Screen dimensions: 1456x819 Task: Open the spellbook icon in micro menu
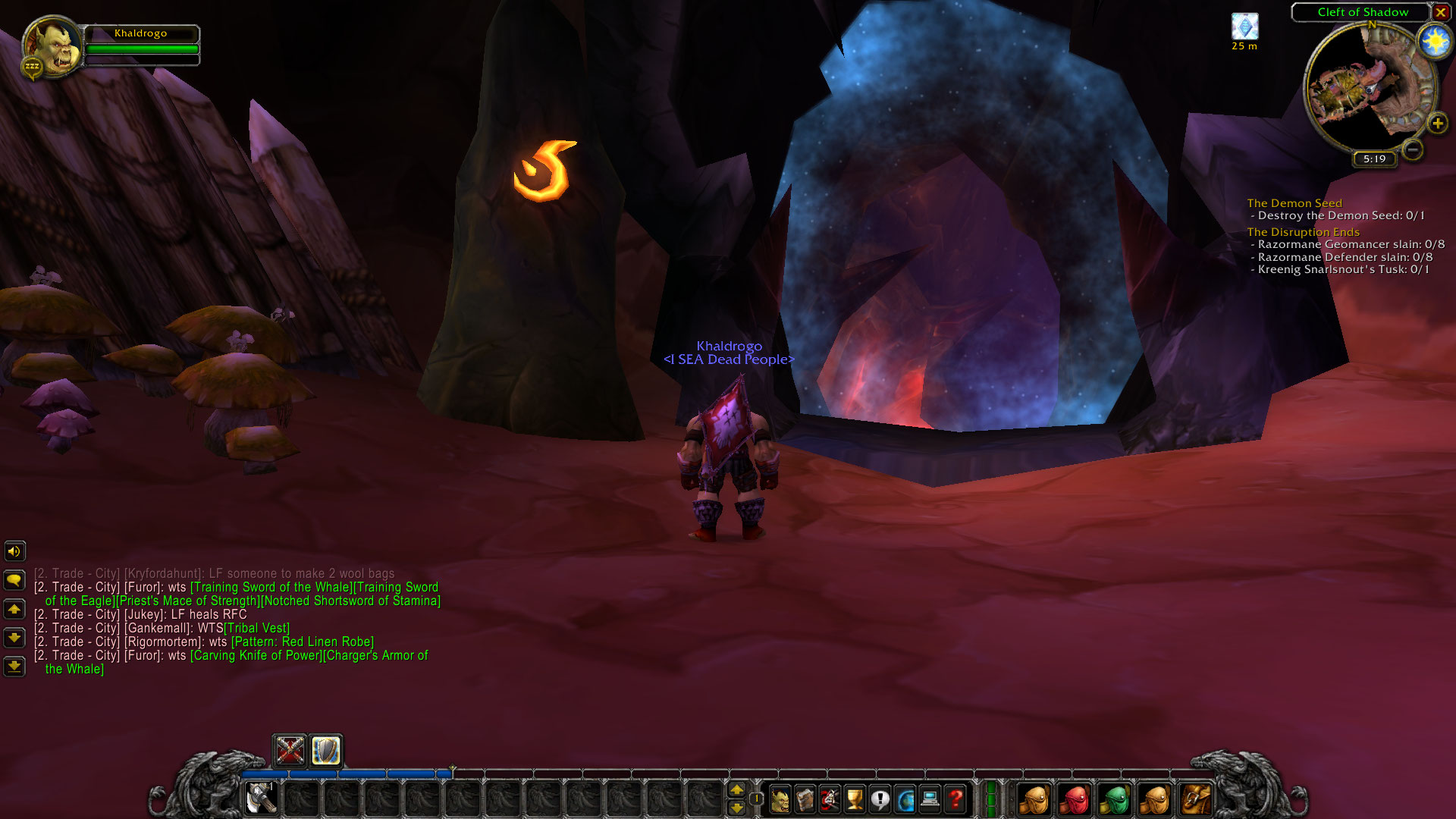pos(805,799)
